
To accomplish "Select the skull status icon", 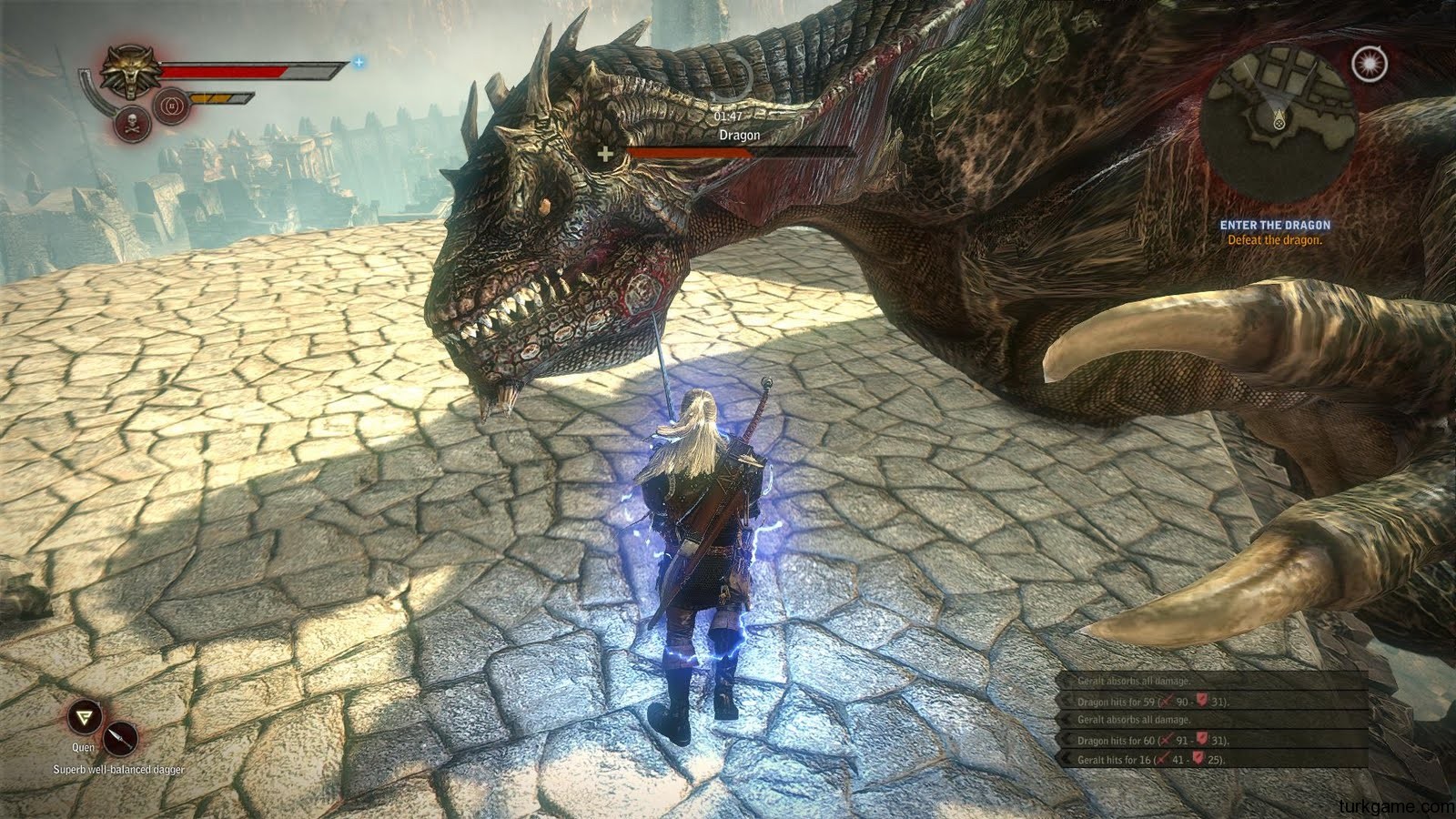I will coord(129,125).
